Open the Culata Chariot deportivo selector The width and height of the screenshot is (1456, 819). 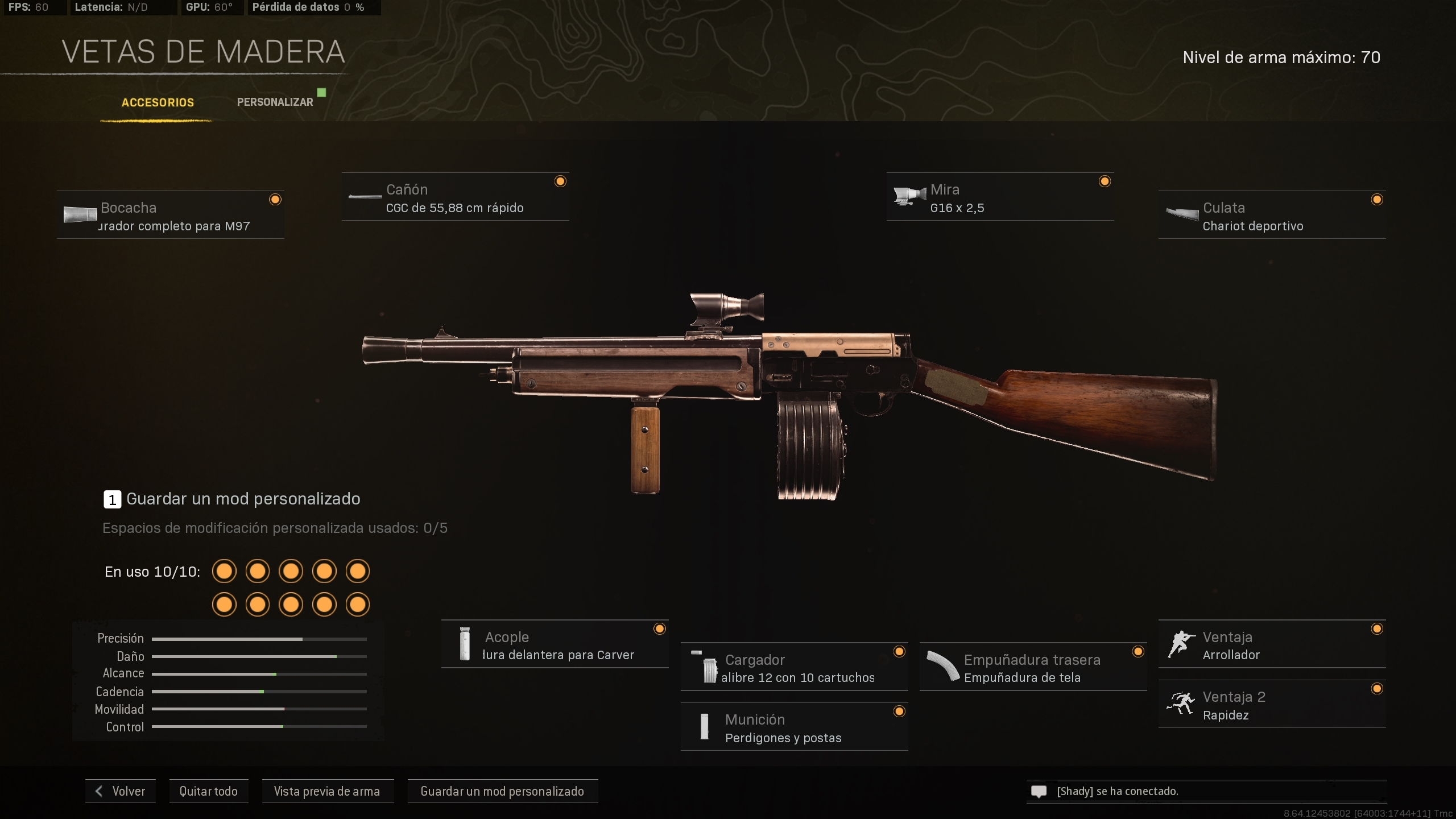coord(1273,216)
